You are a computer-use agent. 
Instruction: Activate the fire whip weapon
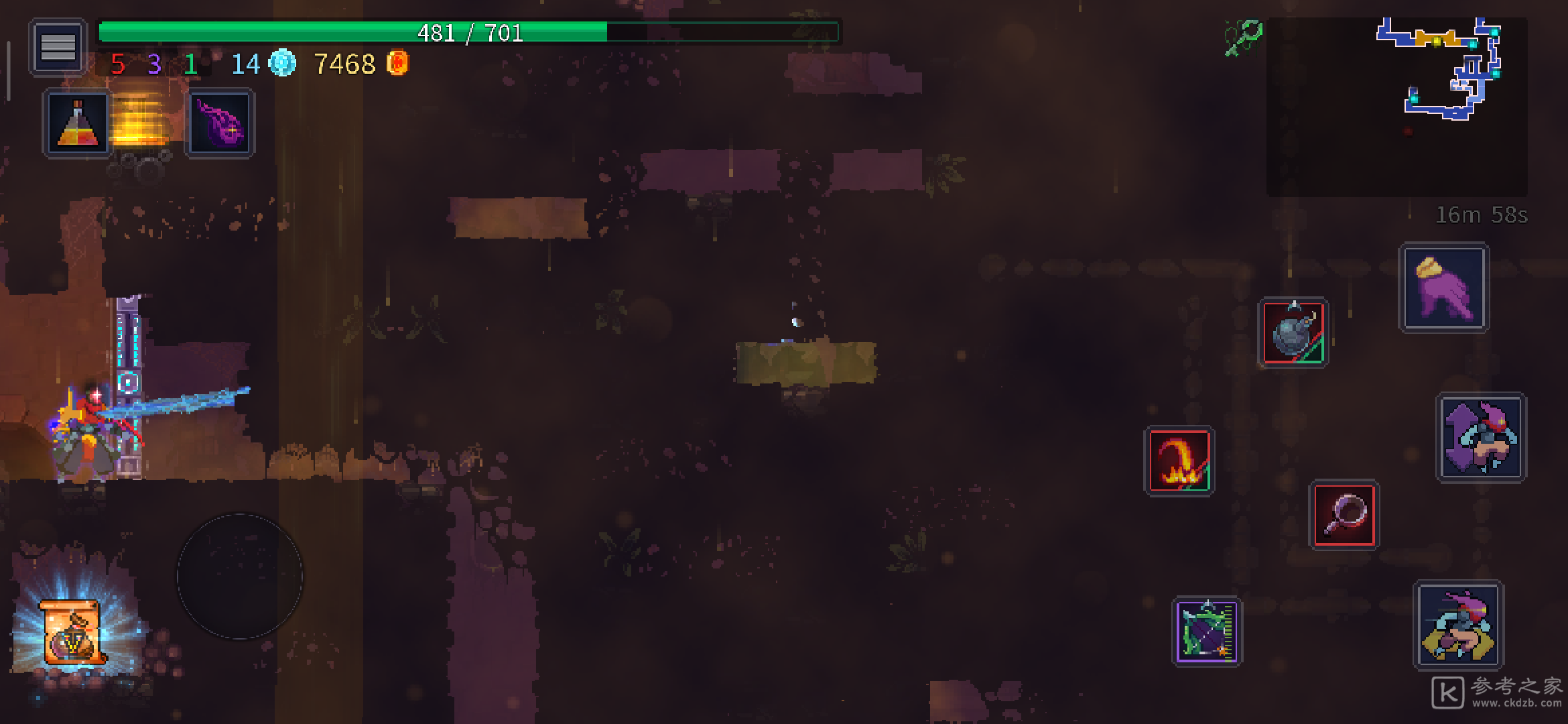point(1179,461)
